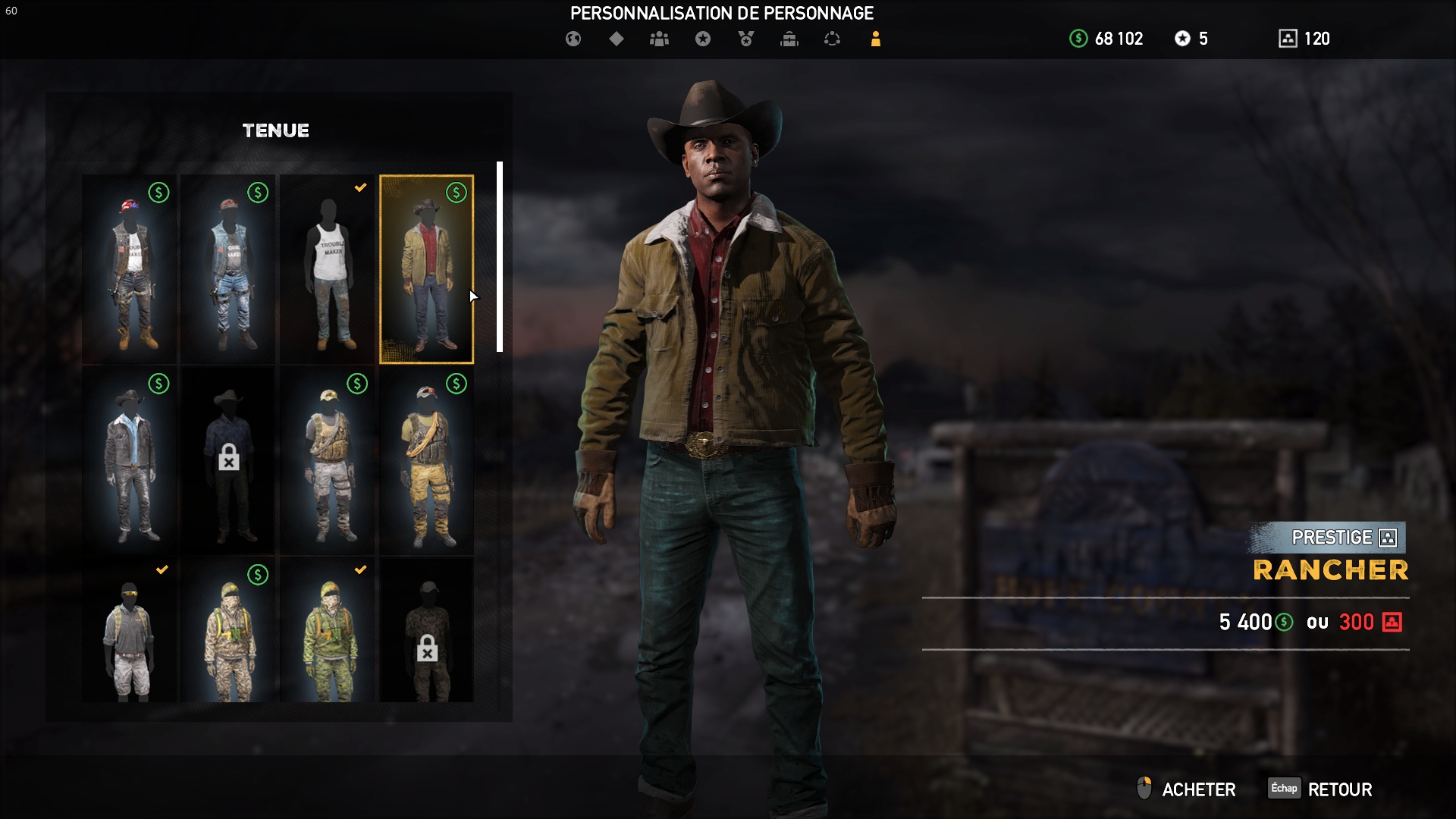Open the medal challenges tab

click(746, 39)
